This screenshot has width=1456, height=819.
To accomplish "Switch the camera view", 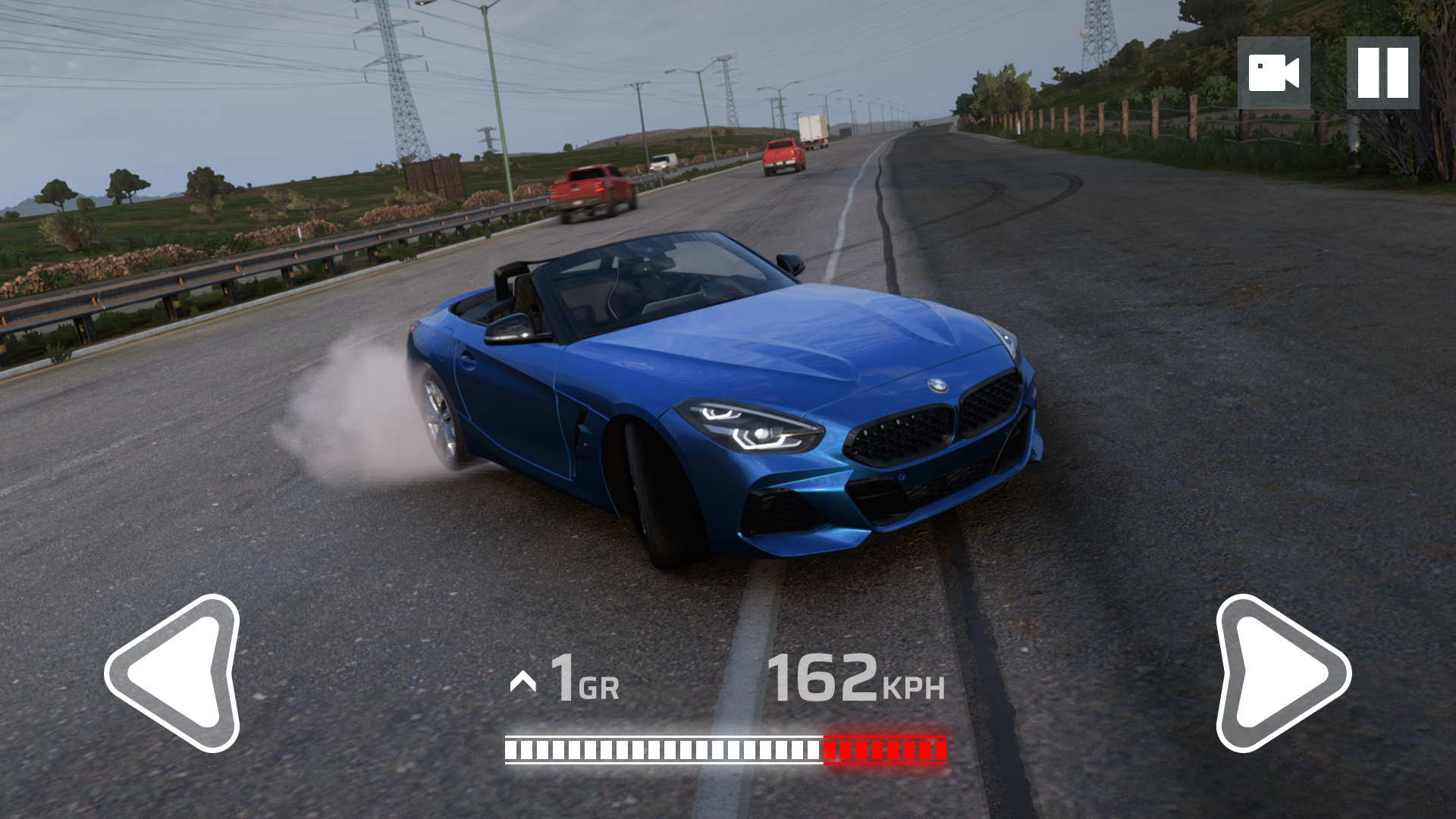I will click(1273, 73).
